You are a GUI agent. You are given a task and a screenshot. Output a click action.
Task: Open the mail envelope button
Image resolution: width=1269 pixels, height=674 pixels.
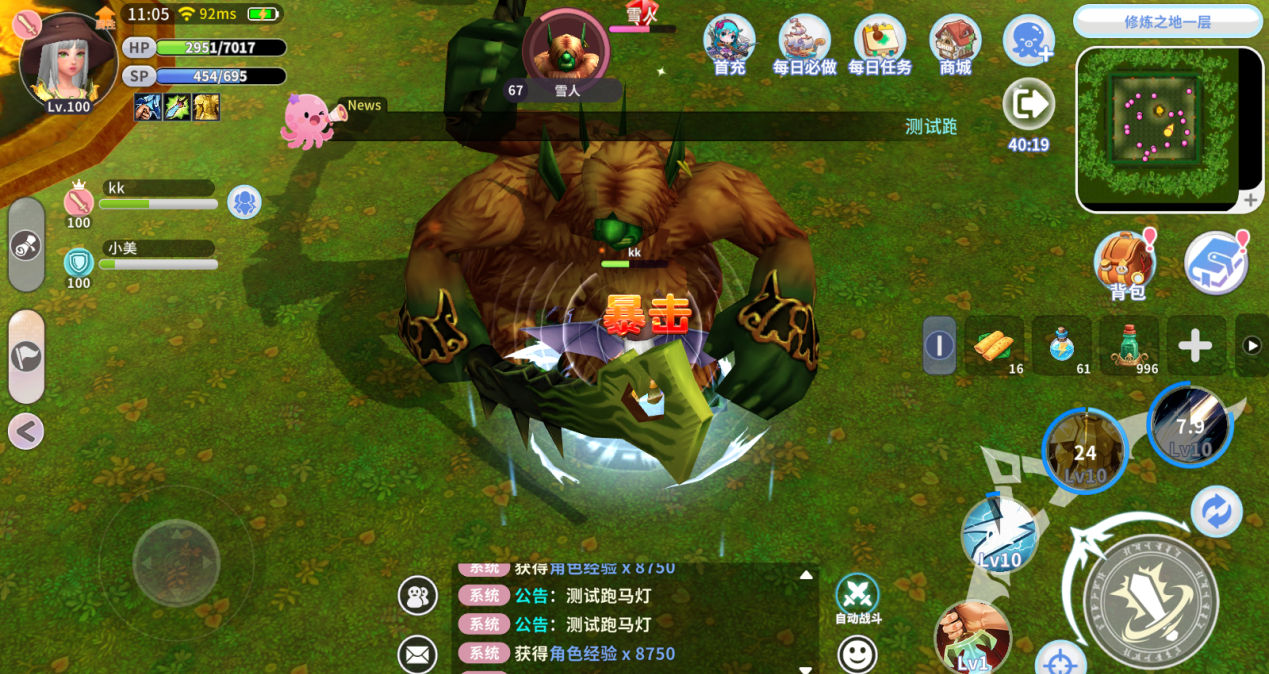tap(417, 655)
